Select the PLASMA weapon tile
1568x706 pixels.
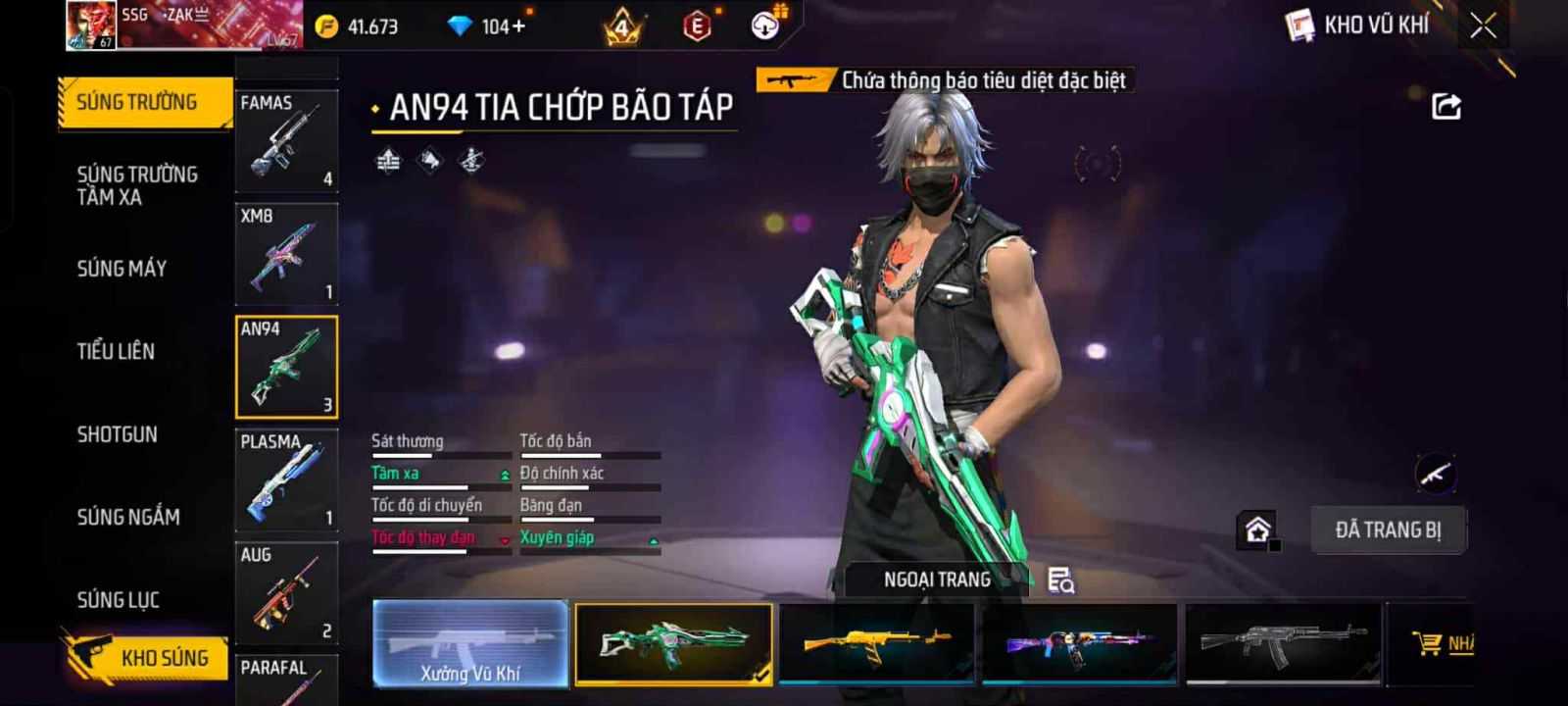[x=286, y=479]
